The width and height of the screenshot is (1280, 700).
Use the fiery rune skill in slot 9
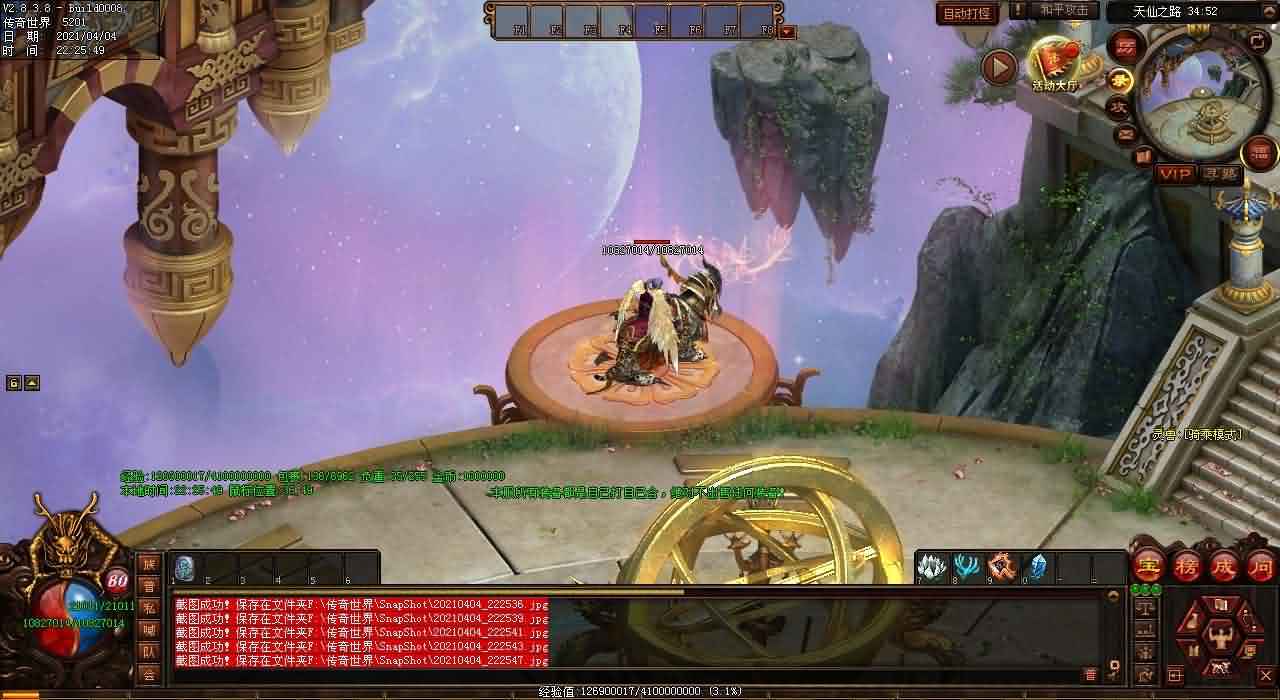click(1002, 566)
